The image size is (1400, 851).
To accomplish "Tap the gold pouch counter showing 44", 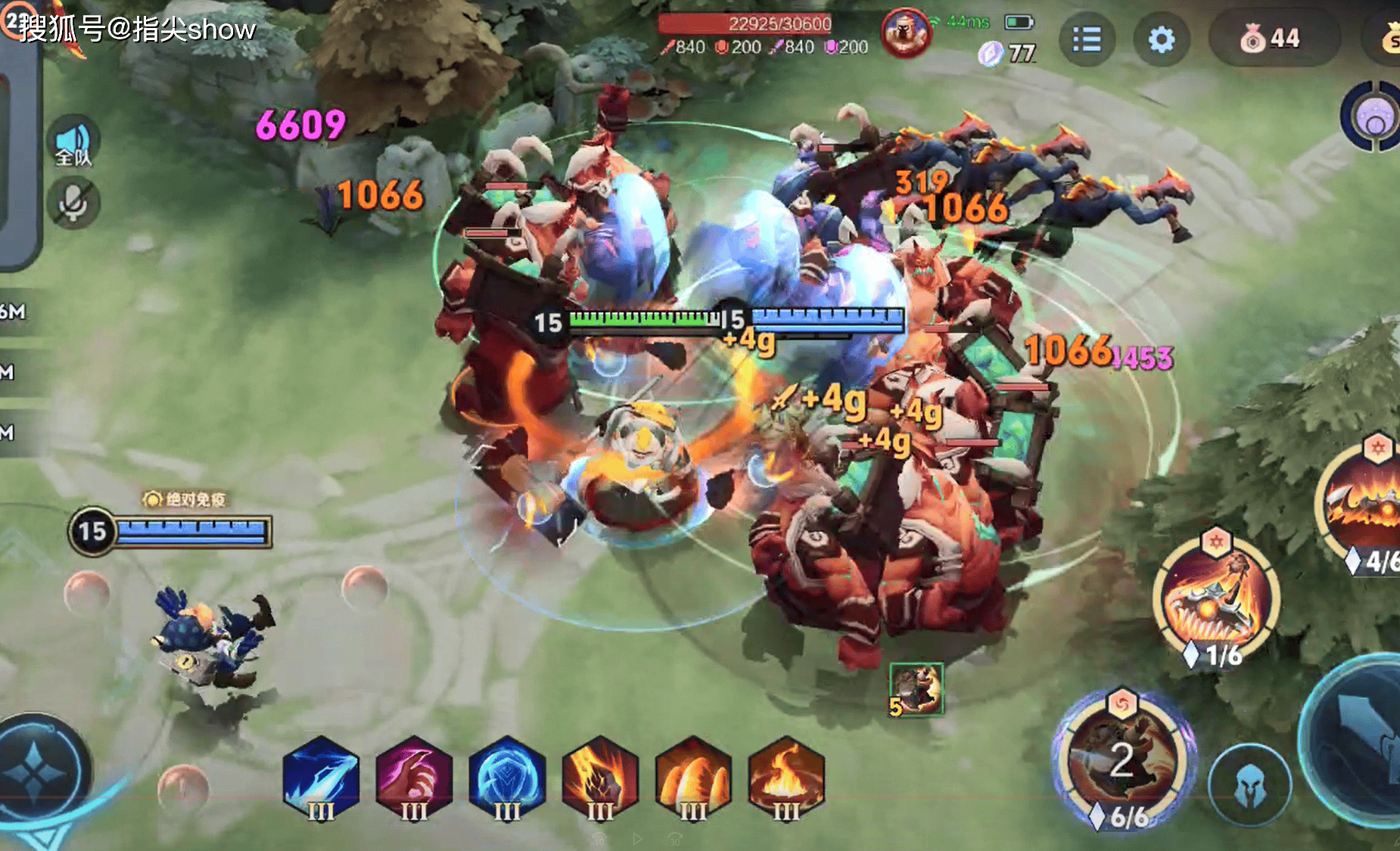I will coord(1273,38).
